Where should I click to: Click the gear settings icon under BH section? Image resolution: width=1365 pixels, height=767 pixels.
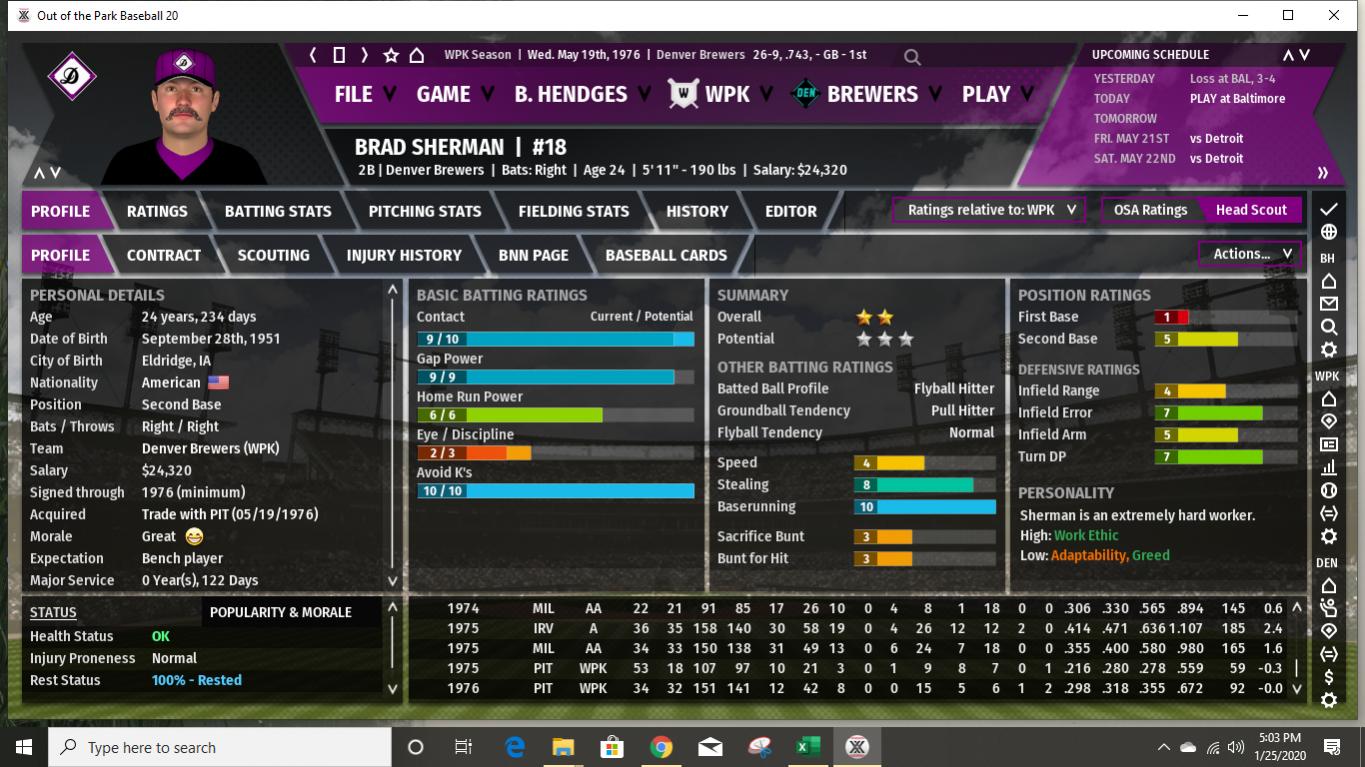(x=1327, y=349)
